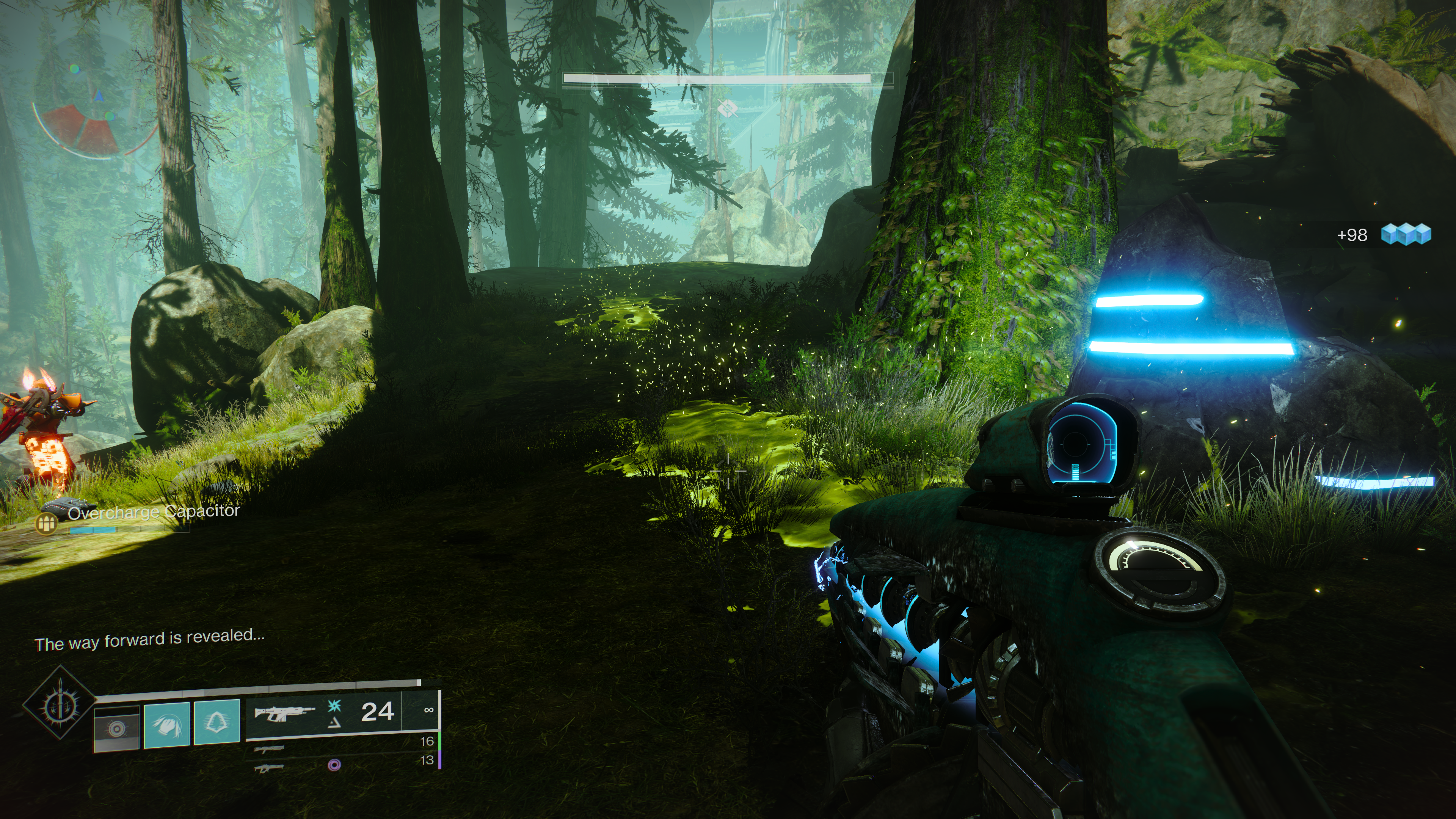Image resolution: width=1456 pixels, height=819 pixels.
Task: Trigger the class ability icon
Action: [x=217, y=722]
